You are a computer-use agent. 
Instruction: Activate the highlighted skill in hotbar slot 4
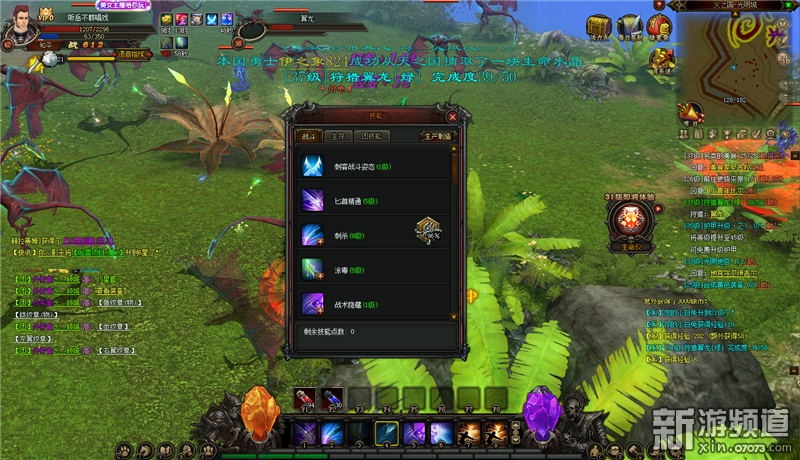[x=386, y=433]
